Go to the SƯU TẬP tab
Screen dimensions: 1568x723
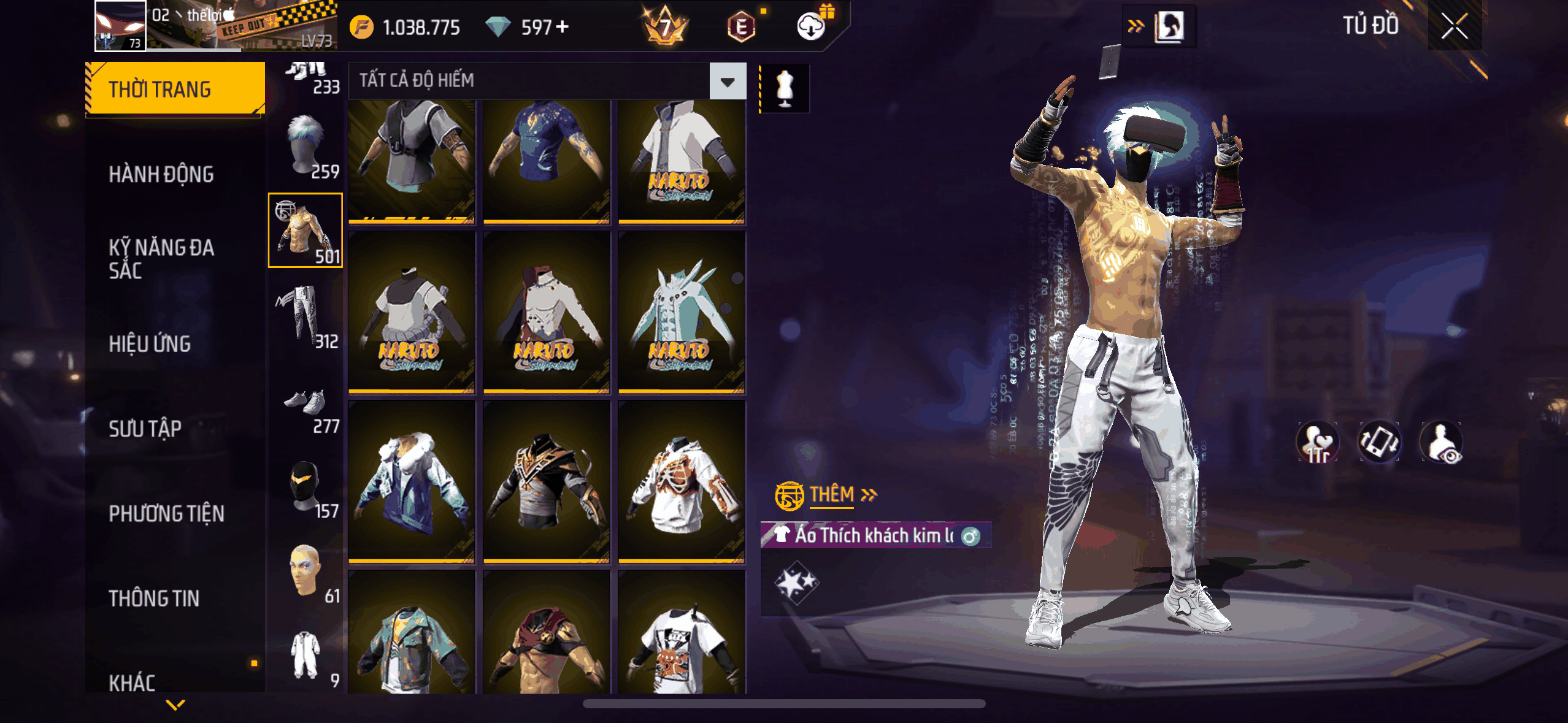(145, 429)
